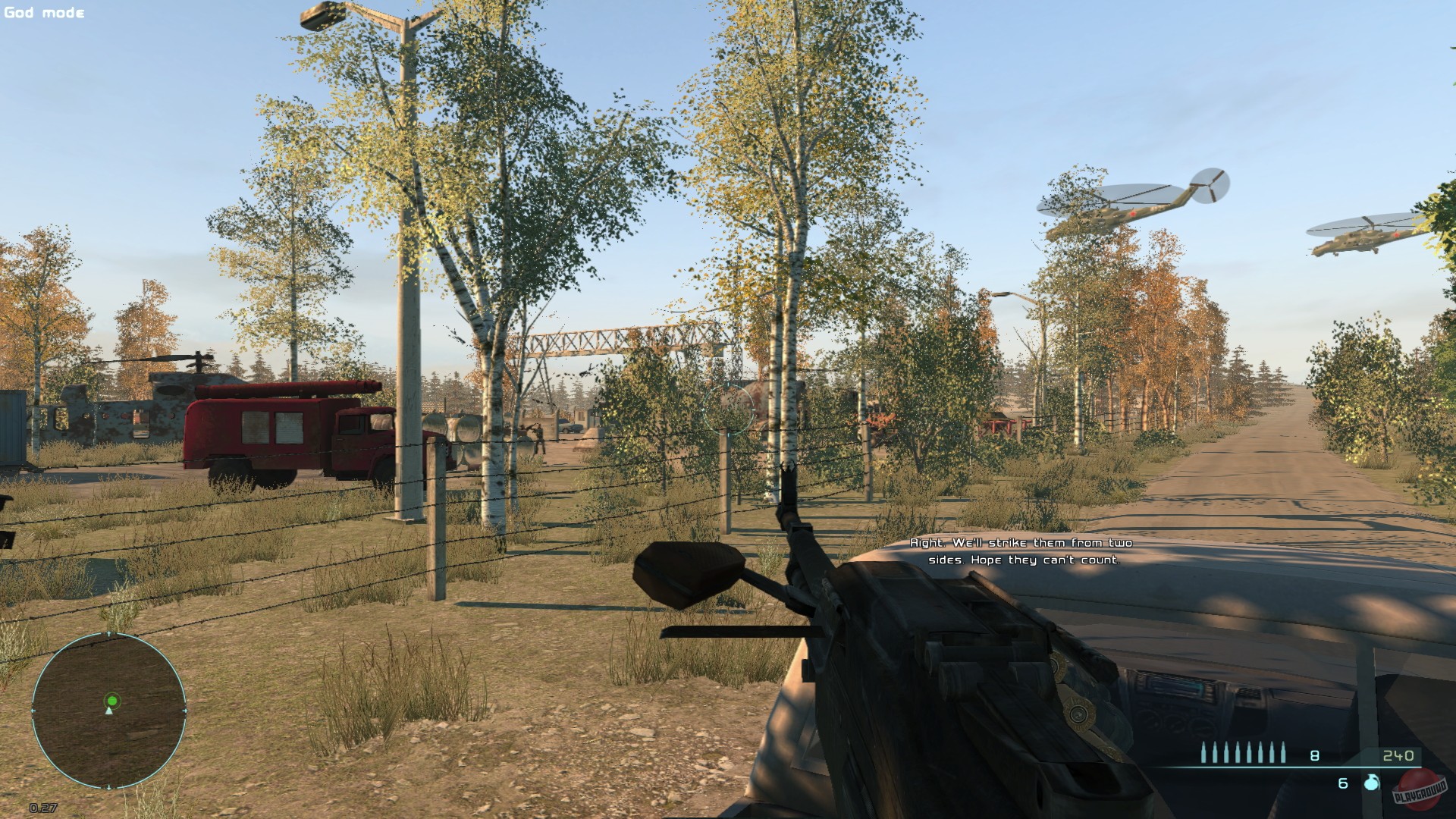
Task: Toggle God mode via its indicator text
Action: [x=43, y=12]
